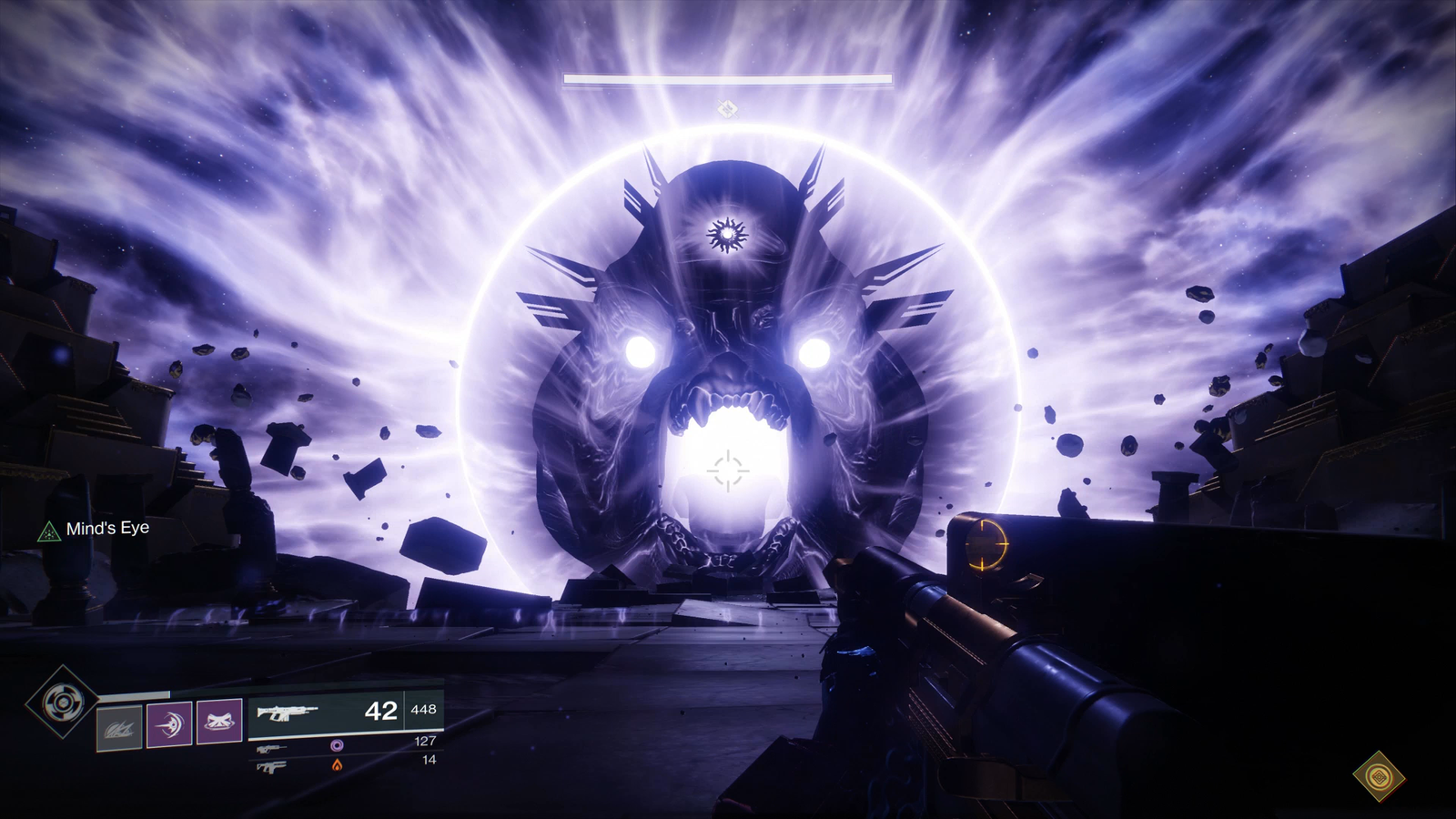Image resolution: width=1456 pixels, height=819 pixels.
Task: Switch to the solar heavy weapon row
Action: pyautogui.click(x=344, y=765)
